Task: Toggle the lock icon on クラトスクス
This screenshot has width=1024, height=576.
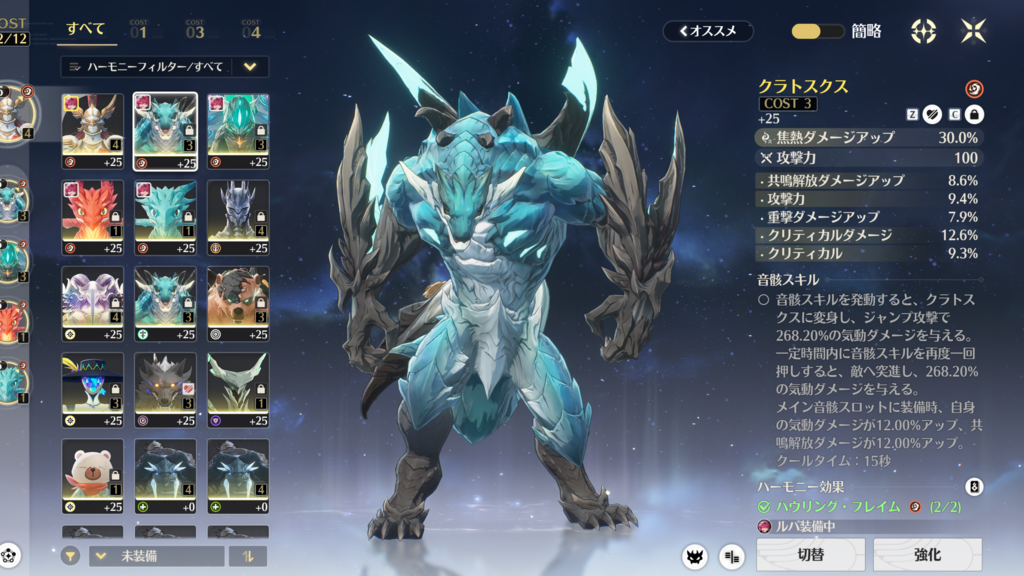Action: [x=974, y=115]
